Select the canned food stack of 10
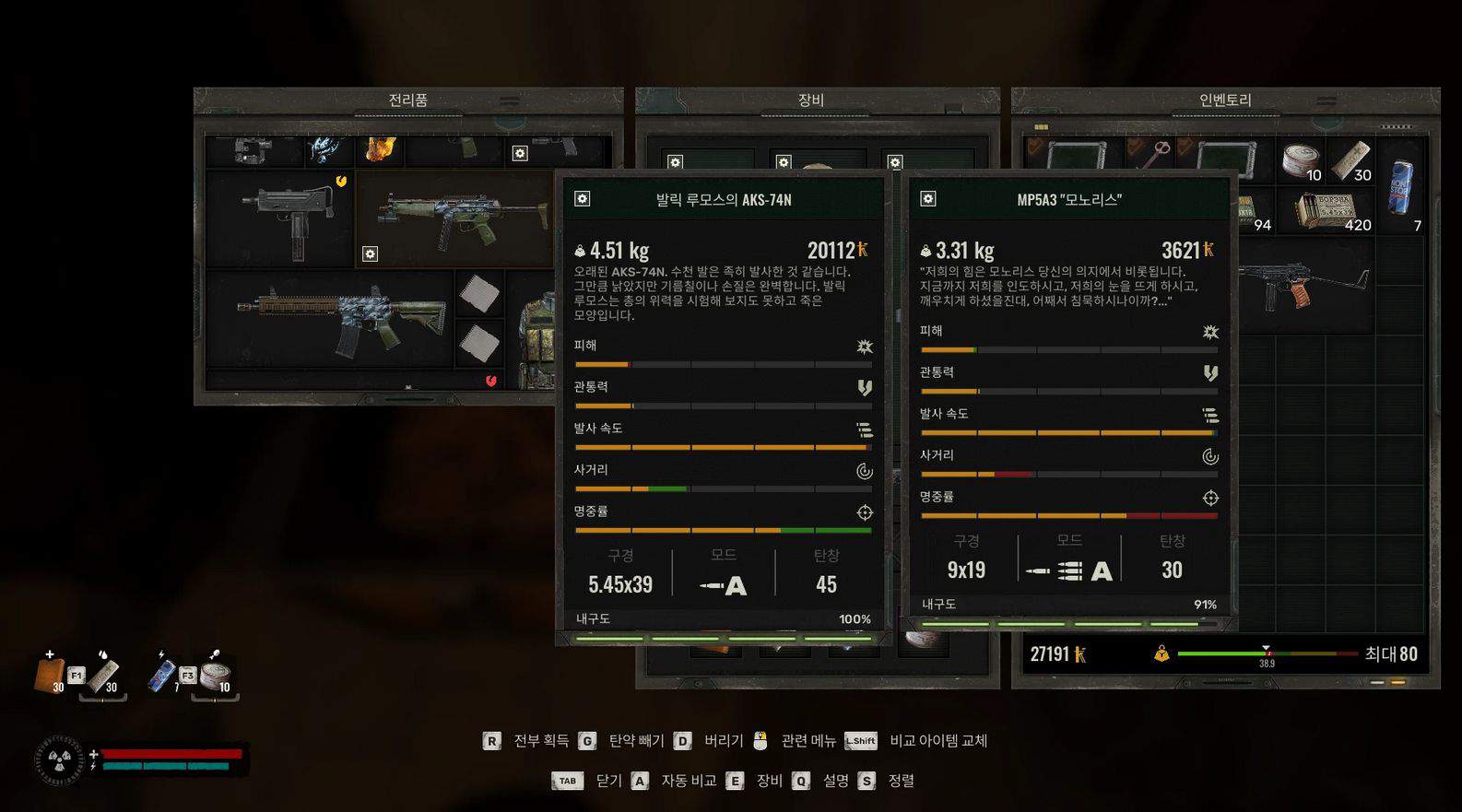Image resolution: width=1462 pixels, height=812 pixels. (1303, 161)
